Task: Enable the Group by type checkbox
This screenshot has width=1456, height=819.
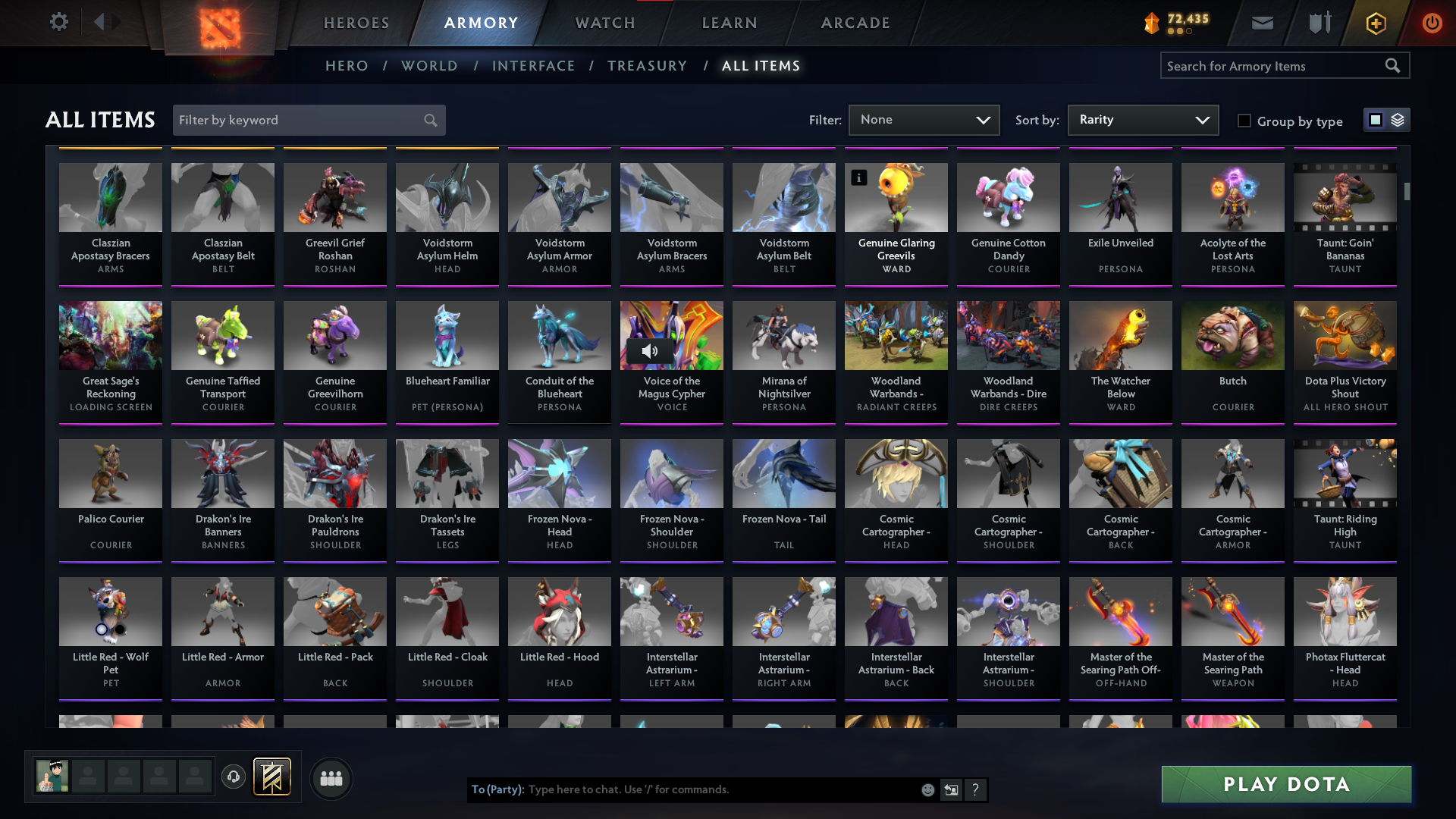Action: click(x=1244, y=121)
